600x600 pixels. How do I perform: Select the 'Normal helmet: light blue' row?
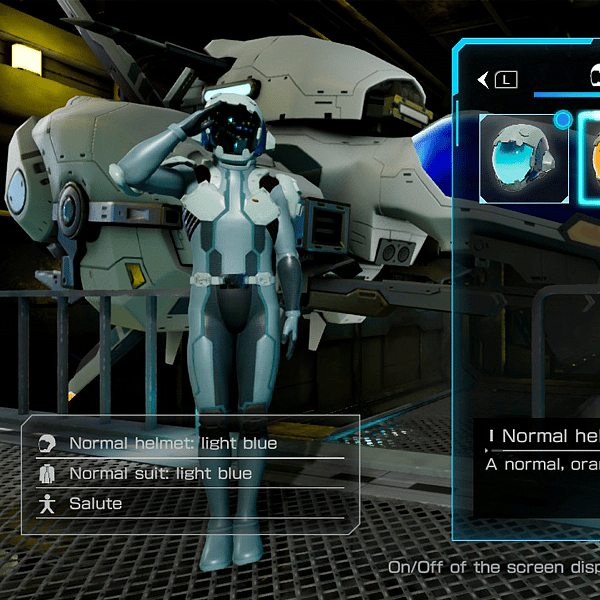[x=172, y=443]
